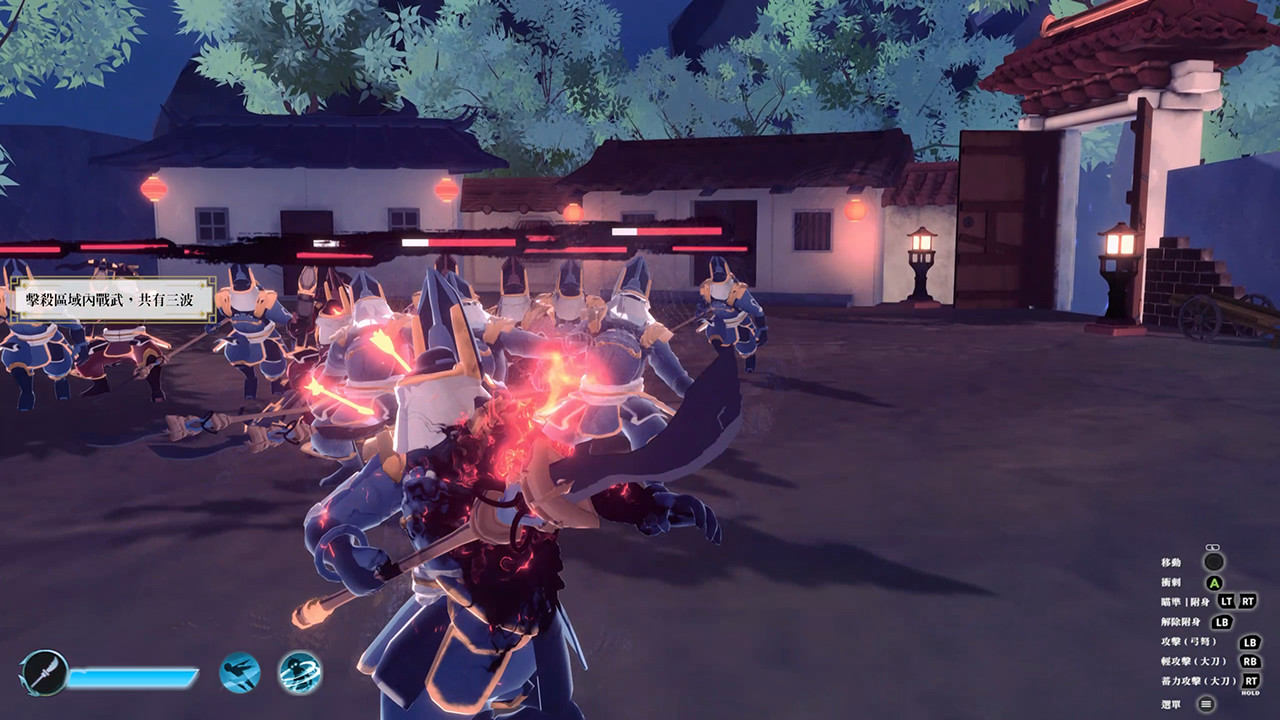Click the RT button icon for 附身
Viewport: 1280px width, 720px height.
coord(1247,601)
